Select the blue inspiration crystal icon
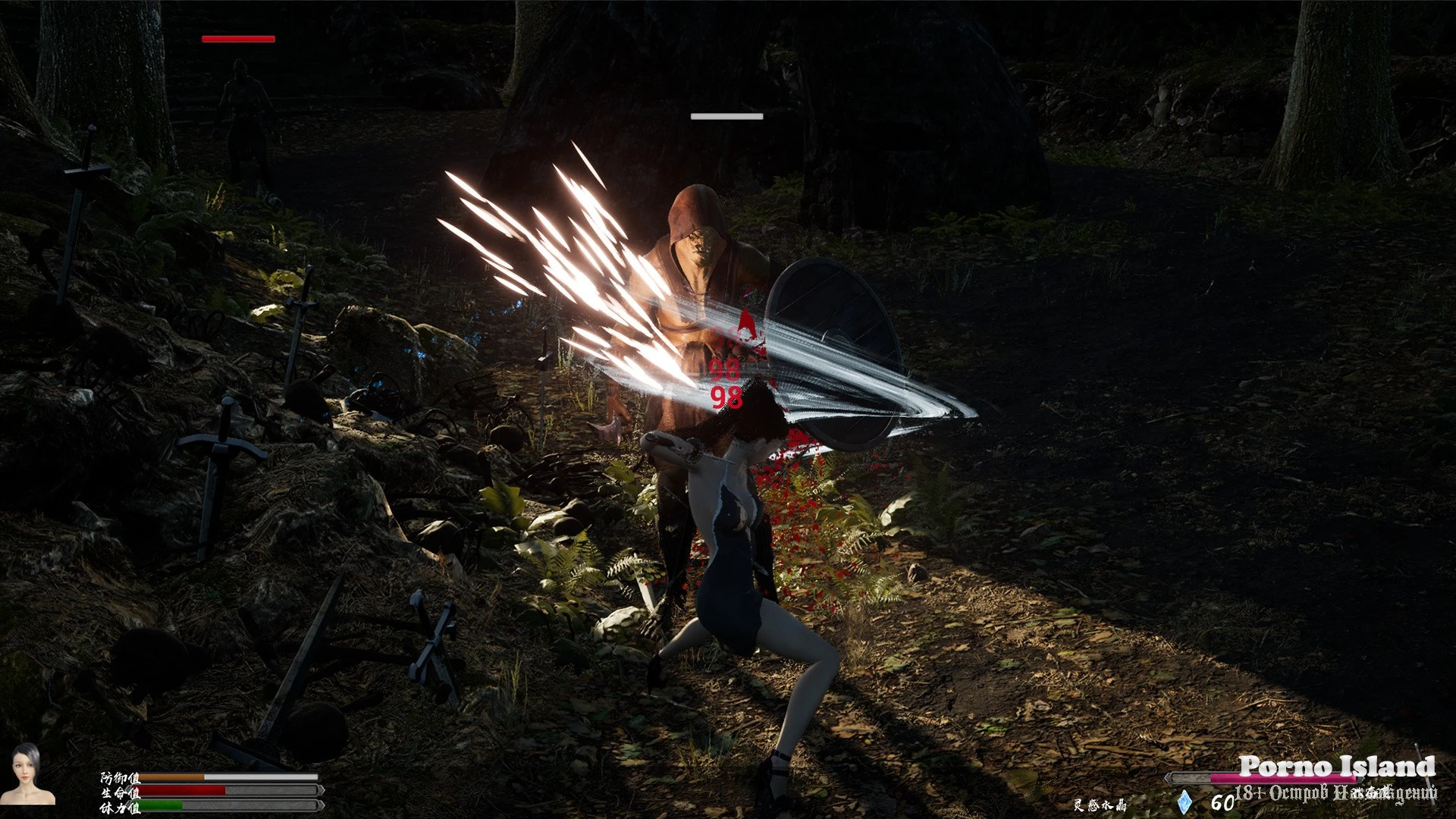Screen dimensions: 1456x819 point(1185,802)
